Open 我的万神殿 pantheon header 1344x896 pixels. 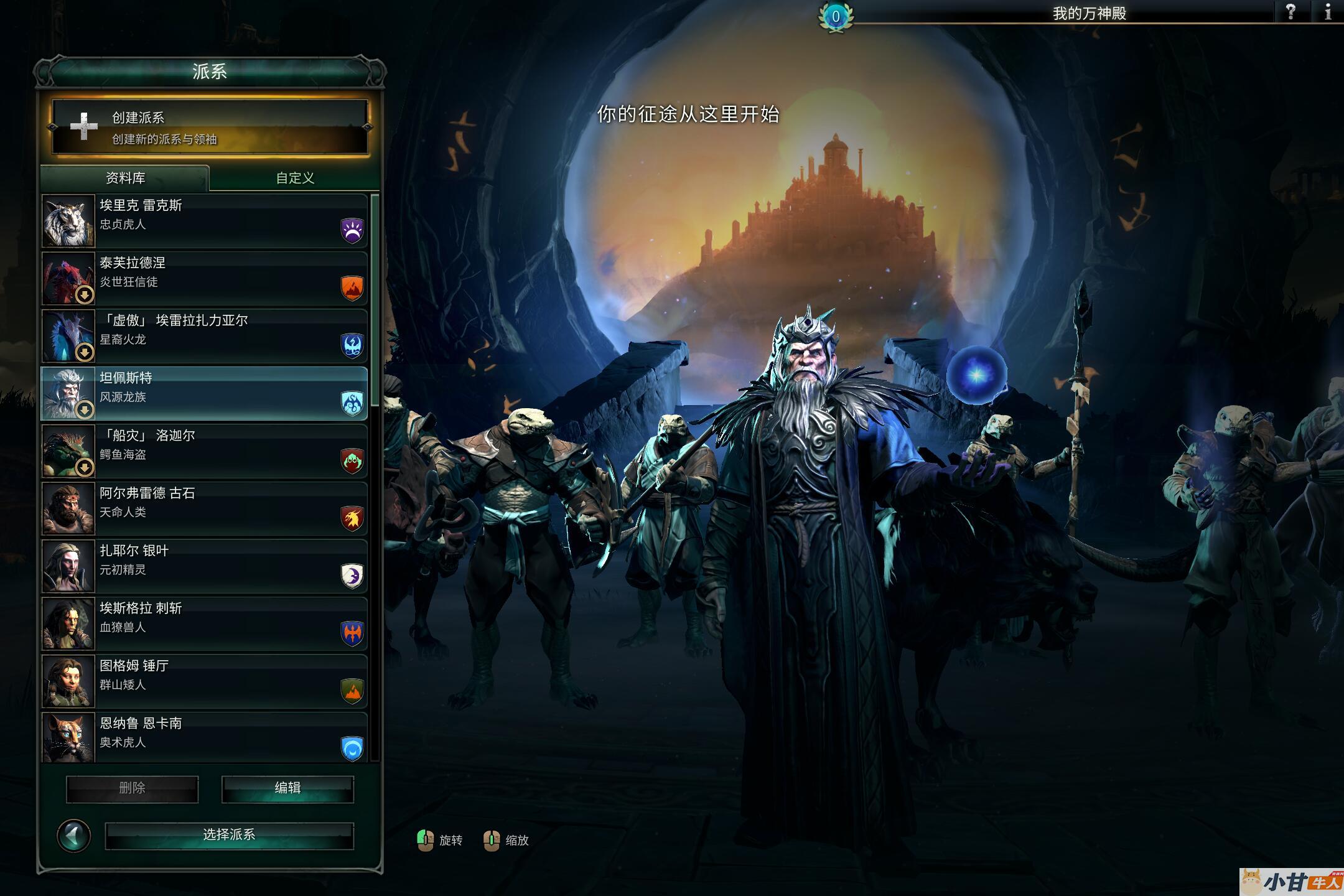pyautogui.click(x=1089, y=13)
